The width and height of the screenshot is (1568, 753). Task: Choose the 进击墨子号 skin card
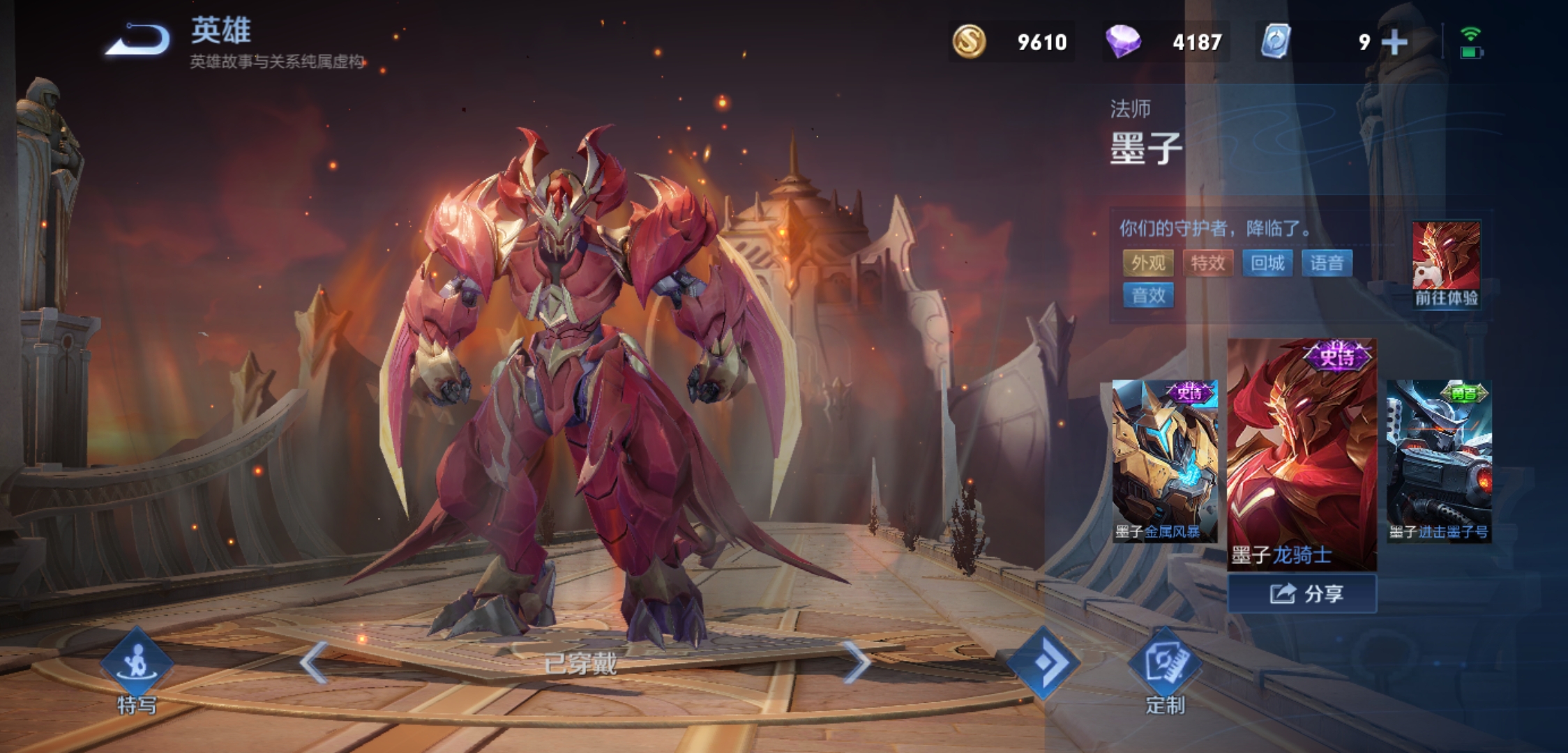point(1439,460)
